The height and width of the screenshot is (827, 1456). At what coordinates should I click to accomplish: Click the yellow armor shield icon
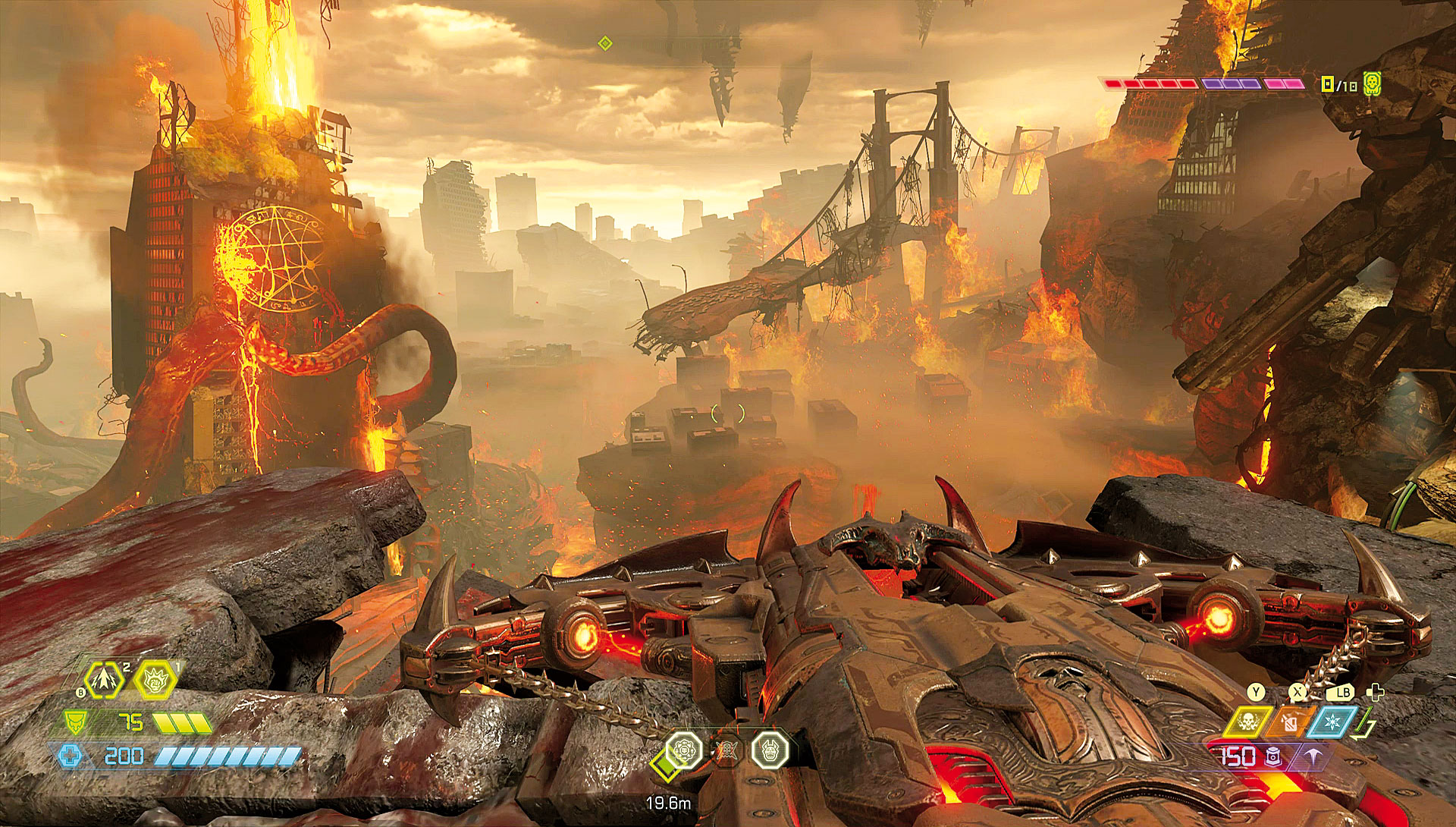[74, 722]
